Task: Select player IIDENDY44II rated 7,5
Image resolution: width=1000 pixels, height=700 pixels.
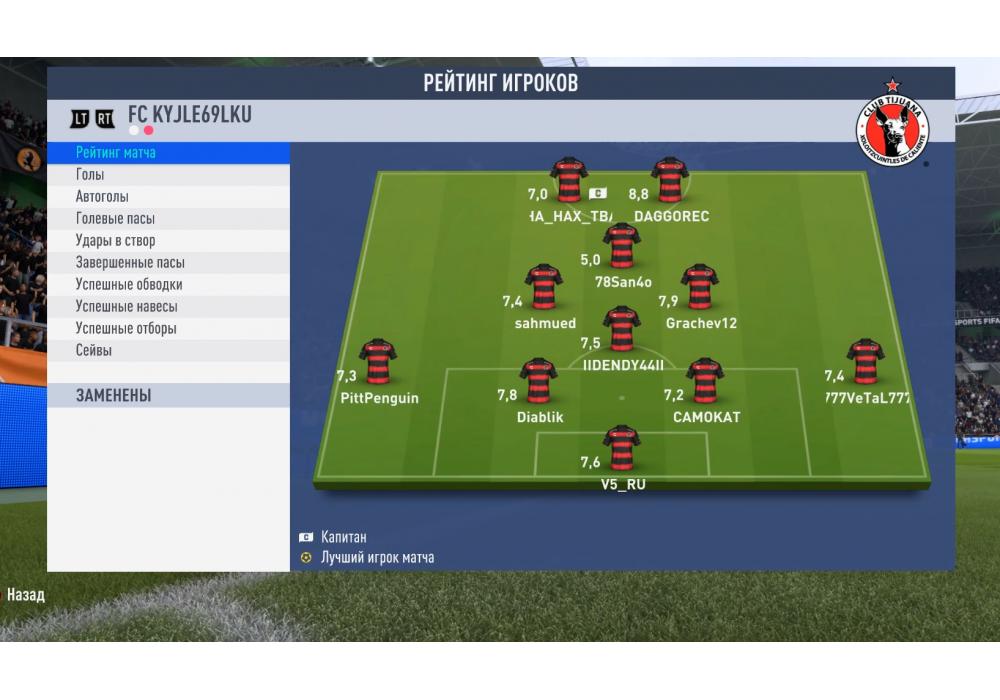Action: click(622, 329)
